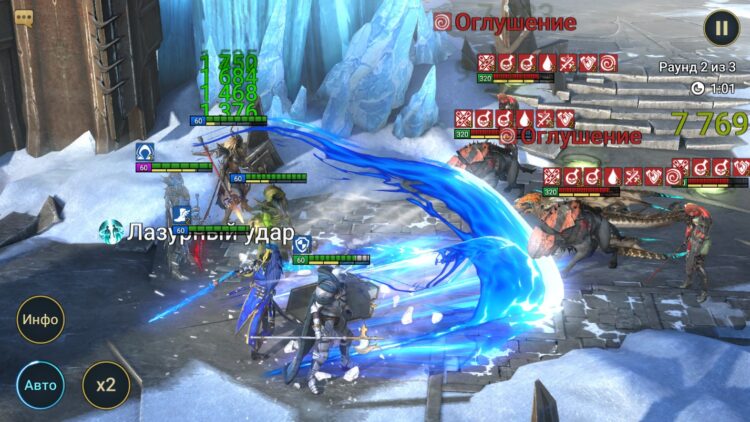Pause the battle

721,27
